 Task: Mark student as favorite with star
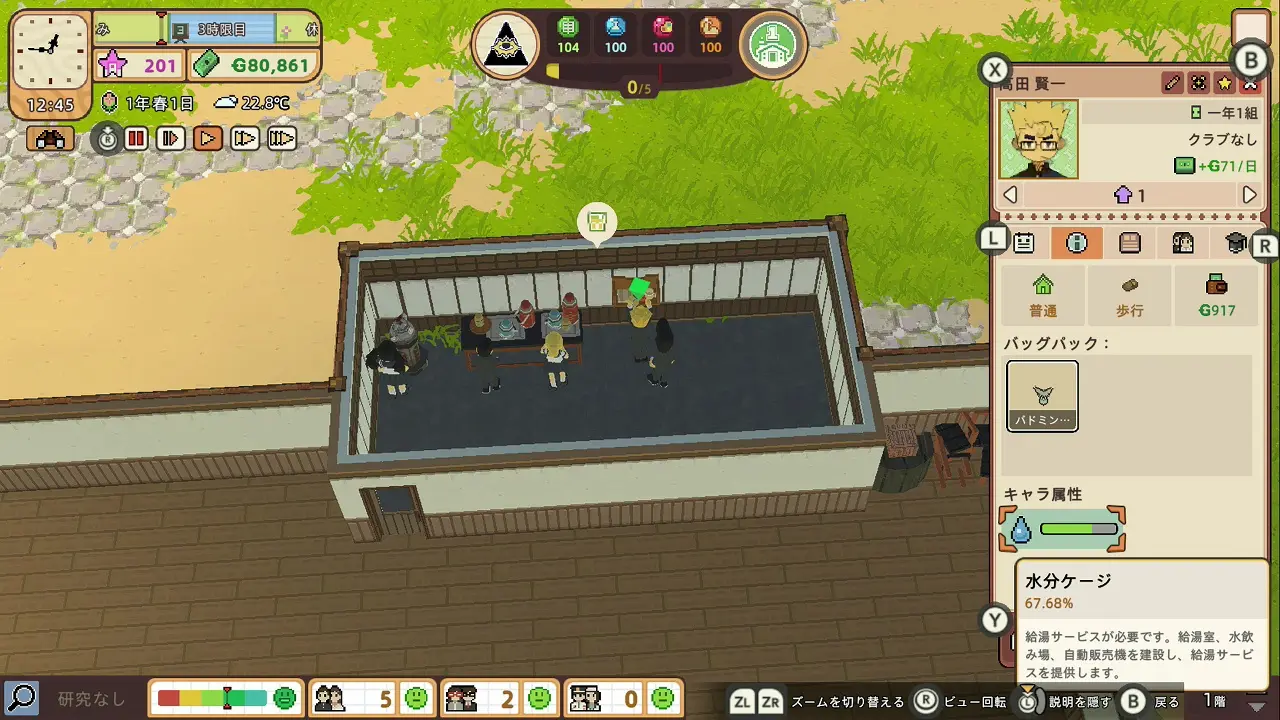[x=1224, y=83]
